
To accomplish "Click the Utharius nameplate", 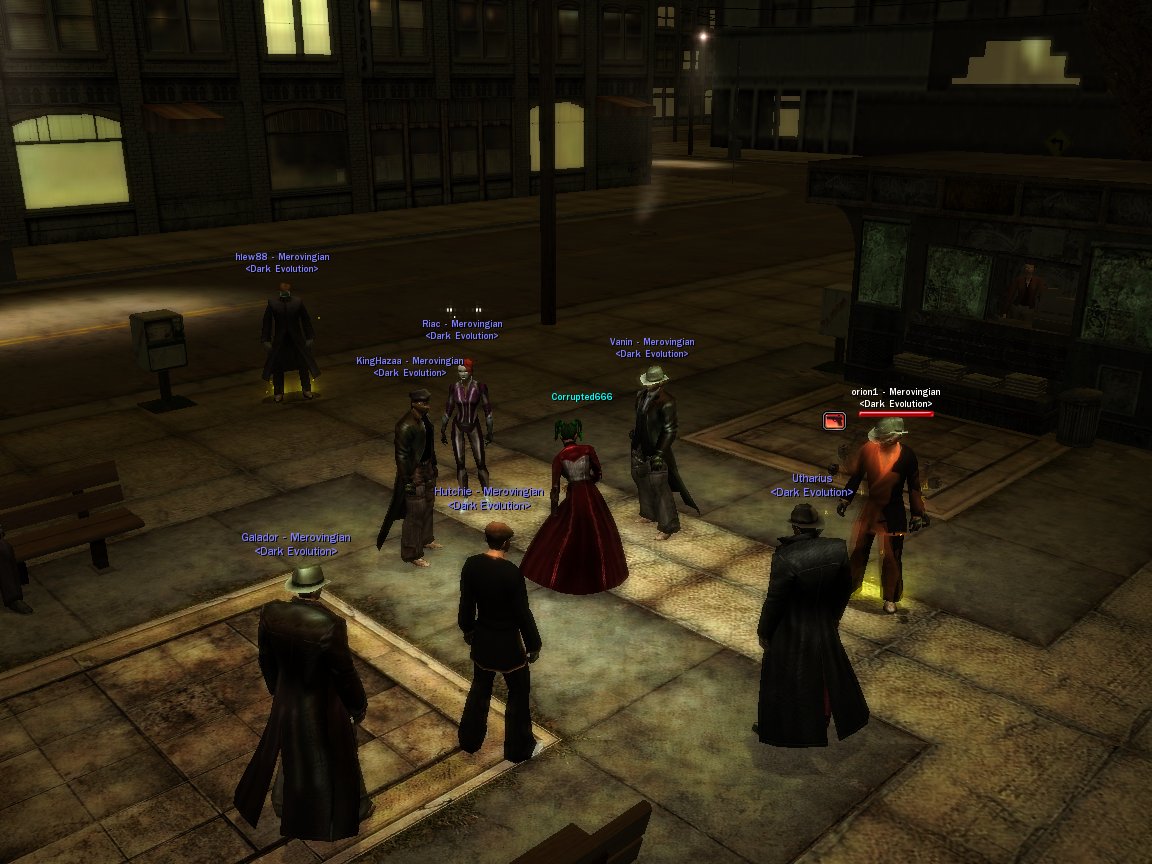I will point(812,479).
